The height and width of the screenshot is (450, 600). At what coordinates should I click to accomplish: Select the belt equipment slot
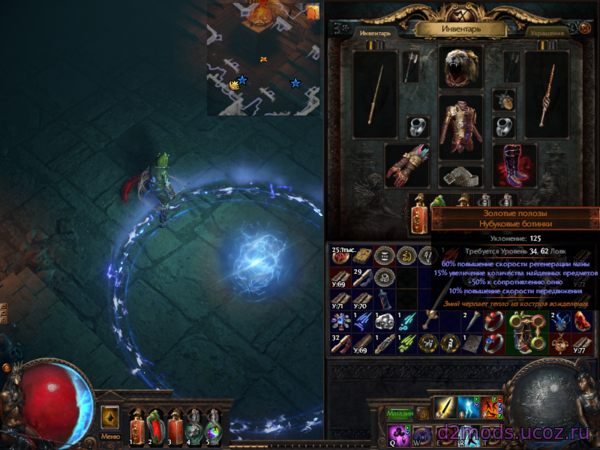point(461,176)
